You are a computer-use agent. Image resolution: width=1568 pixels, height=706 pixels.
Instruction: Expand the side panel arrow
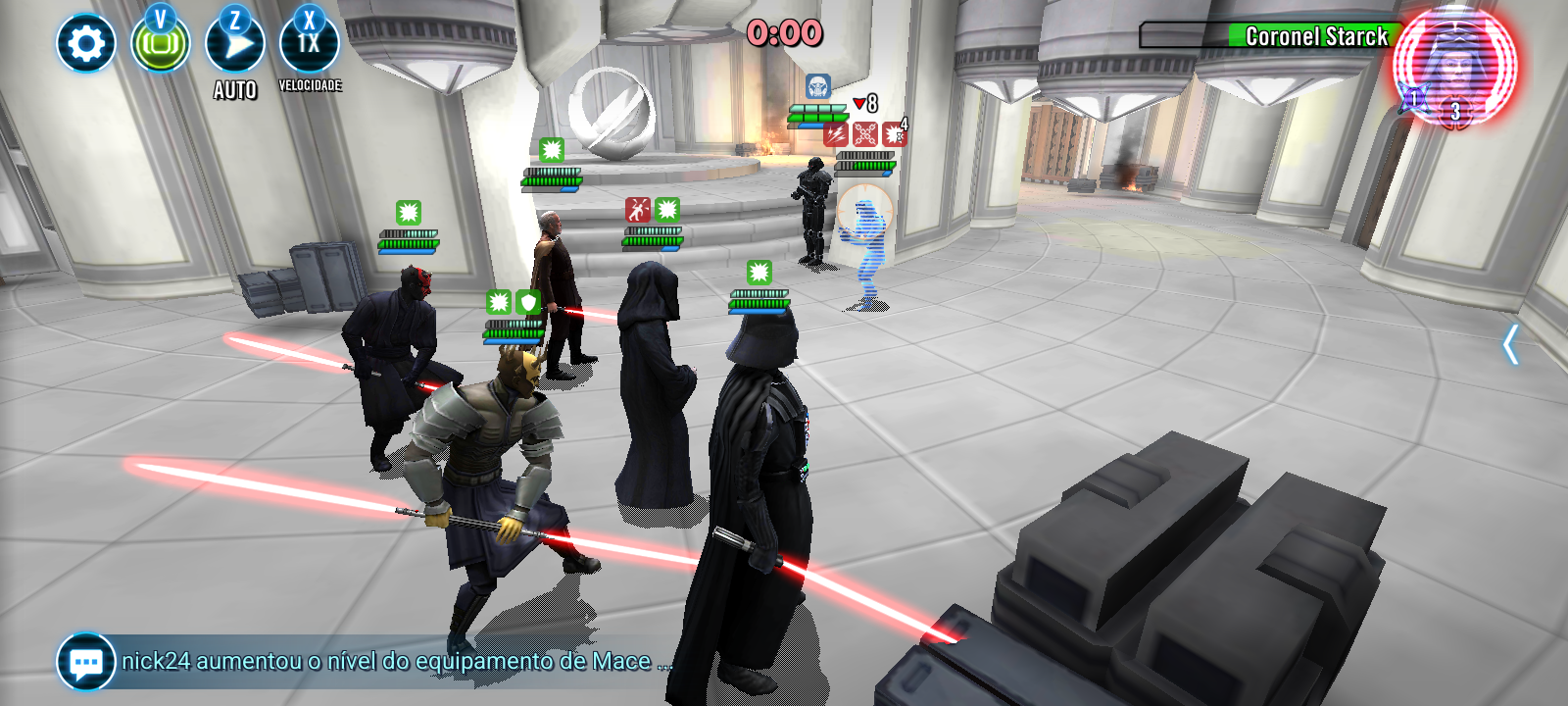[x=1510, y=344]
